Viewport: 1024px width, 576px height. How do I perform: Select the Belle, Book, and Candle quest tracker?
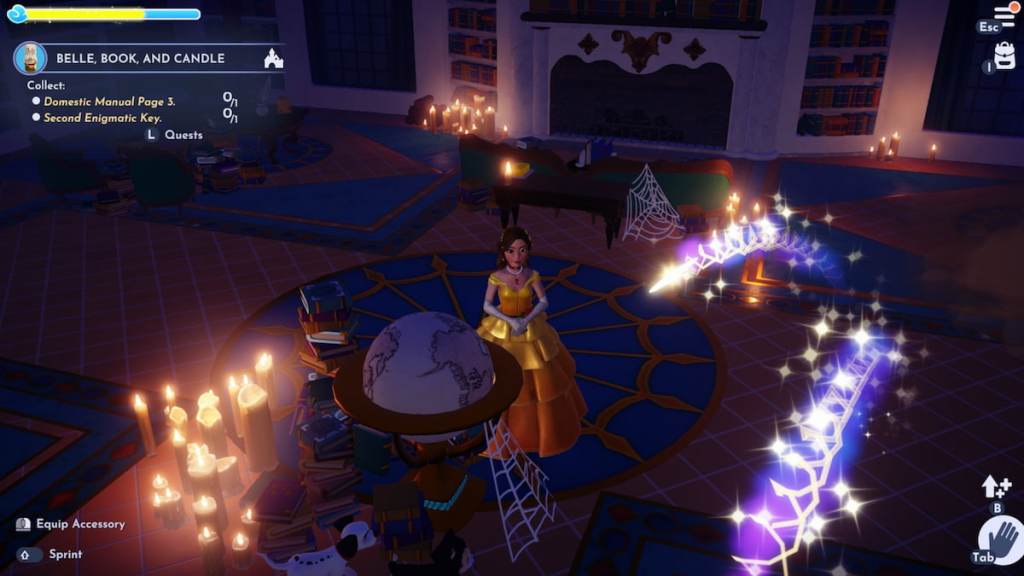(140, 58)
